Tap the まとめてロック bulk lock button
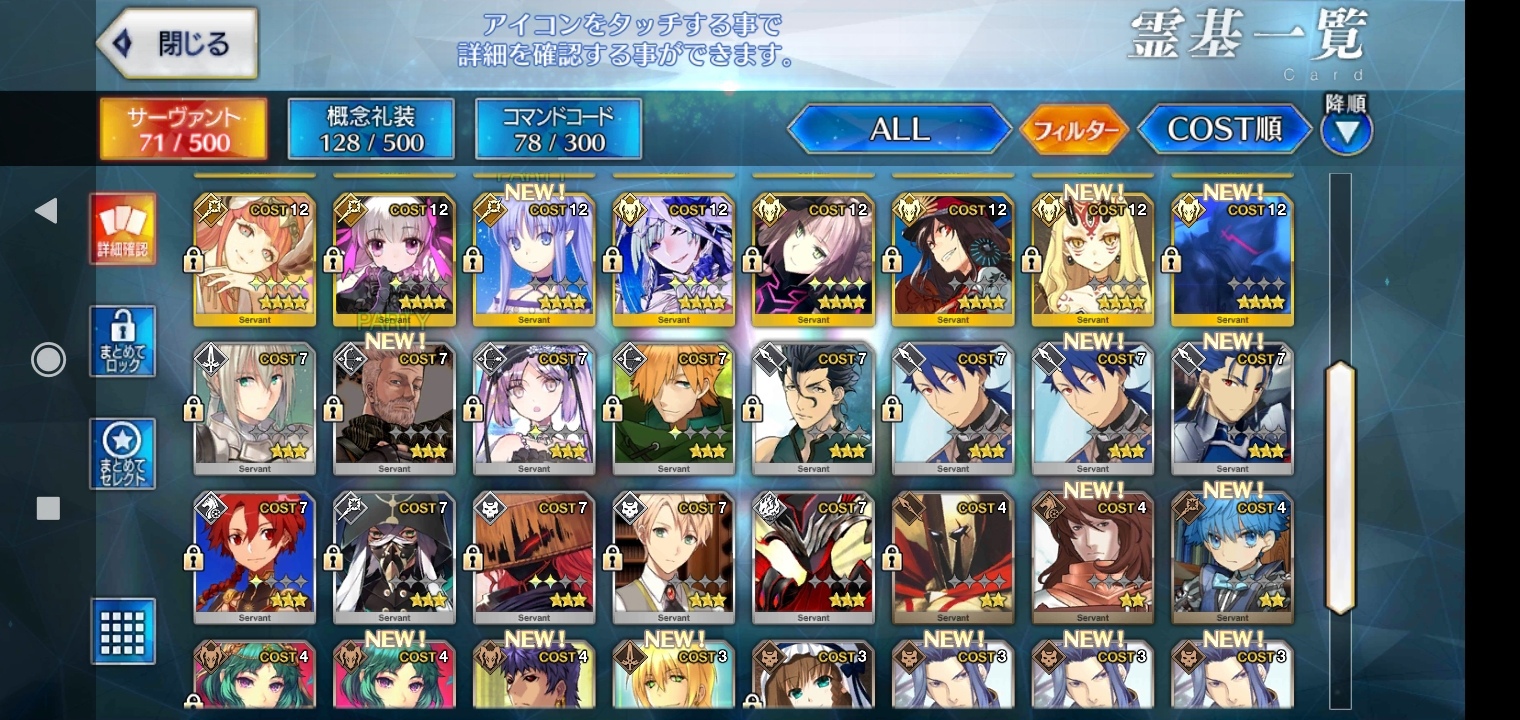The height and width of the screenshot is (720, 1520). 123,341
